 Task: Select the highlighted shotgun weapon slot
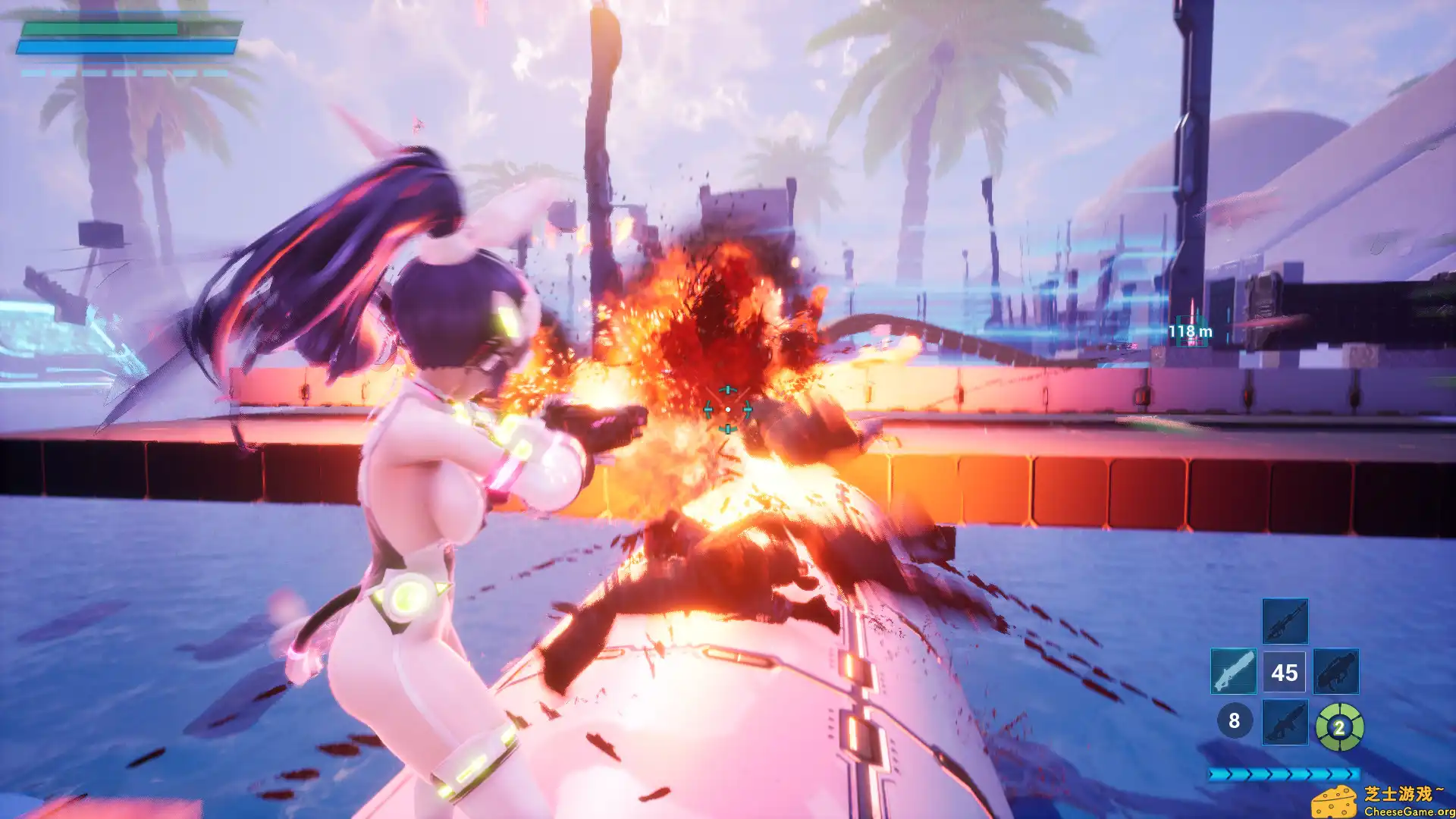pos(1234,670)
